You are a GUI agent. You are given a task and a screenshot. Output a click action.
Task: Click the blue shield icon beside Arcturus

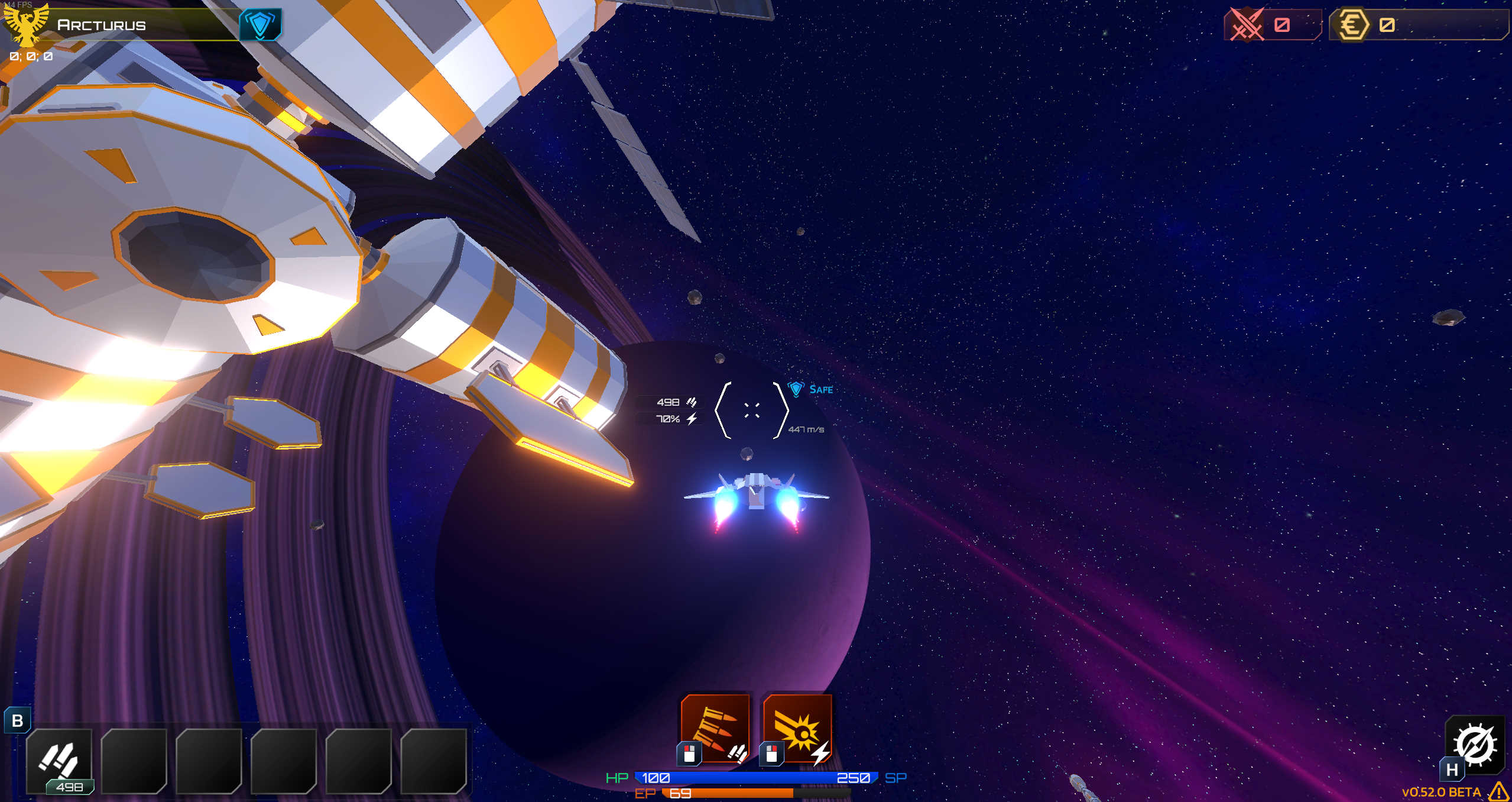pyautogui.click(x=261, y=25)
